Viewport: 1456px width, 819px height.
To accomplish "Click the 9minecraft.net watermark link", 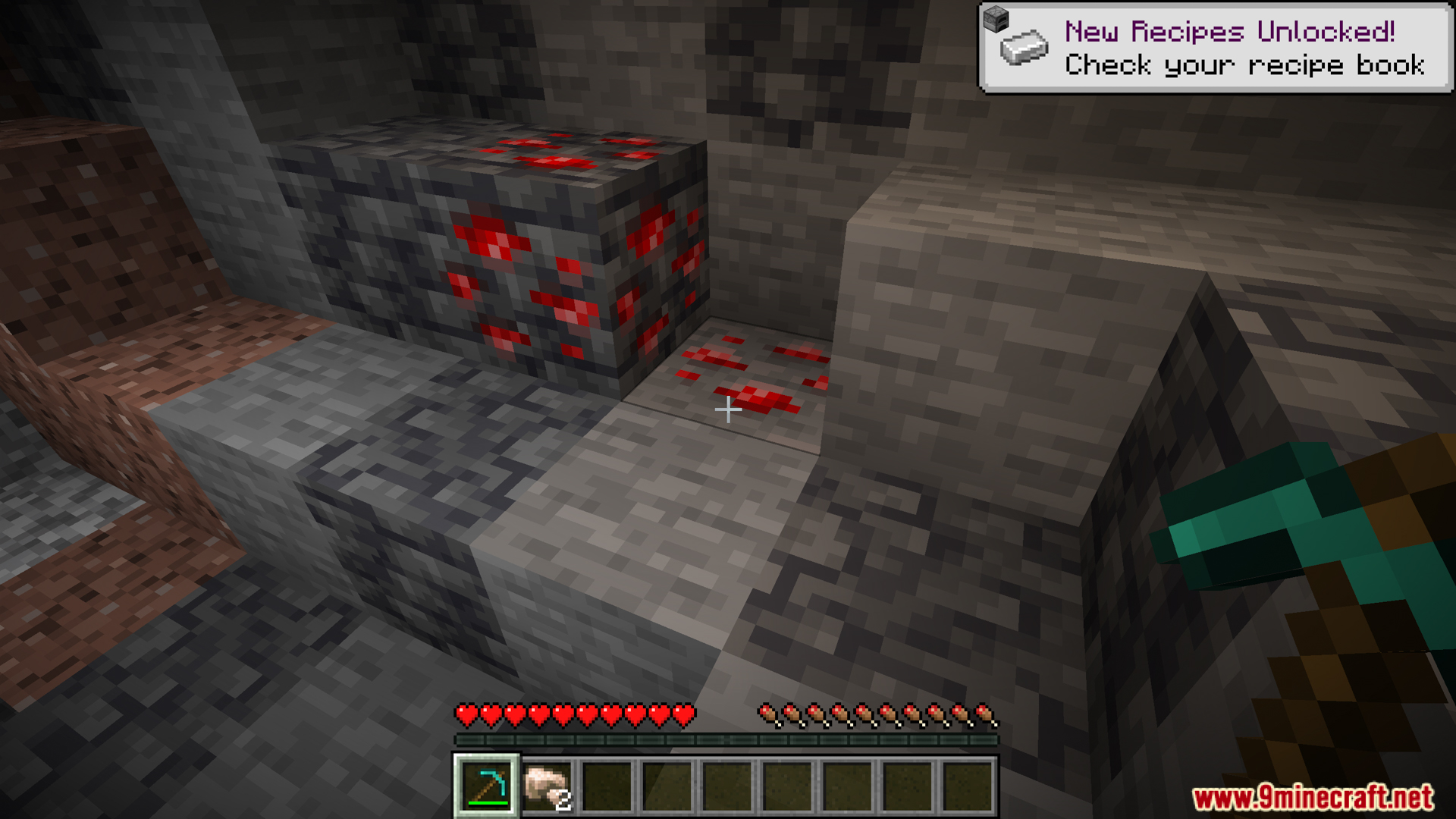I will 1312,798.
